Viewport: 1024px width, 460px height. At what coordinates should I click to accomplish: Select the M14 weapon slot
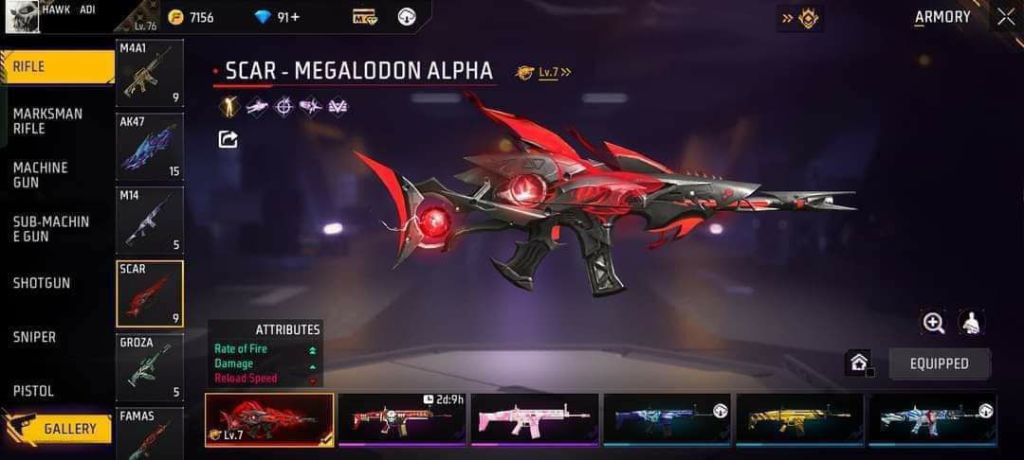(150, 219)
